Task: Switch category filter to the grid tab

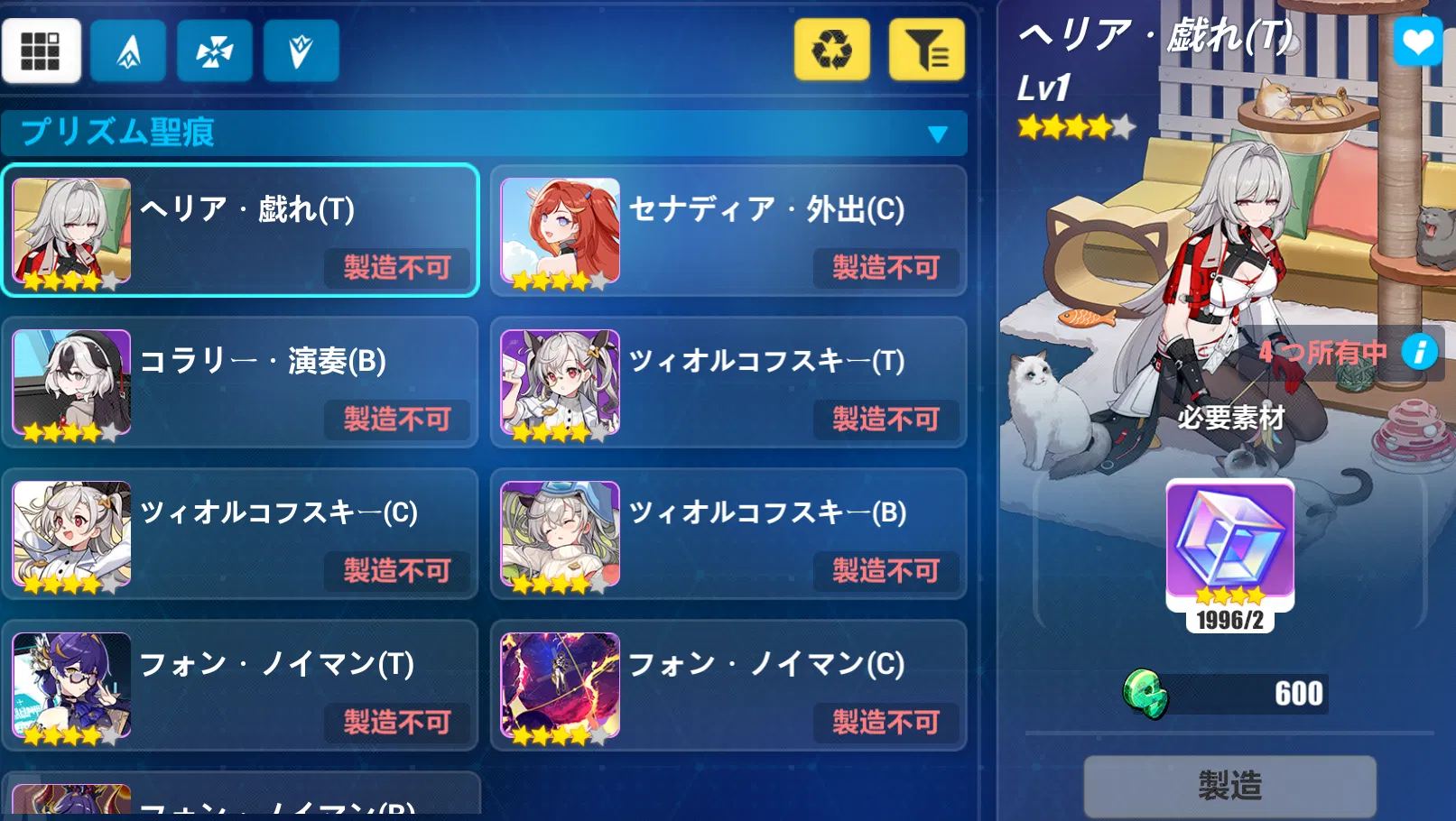Action: coord(42,51)
